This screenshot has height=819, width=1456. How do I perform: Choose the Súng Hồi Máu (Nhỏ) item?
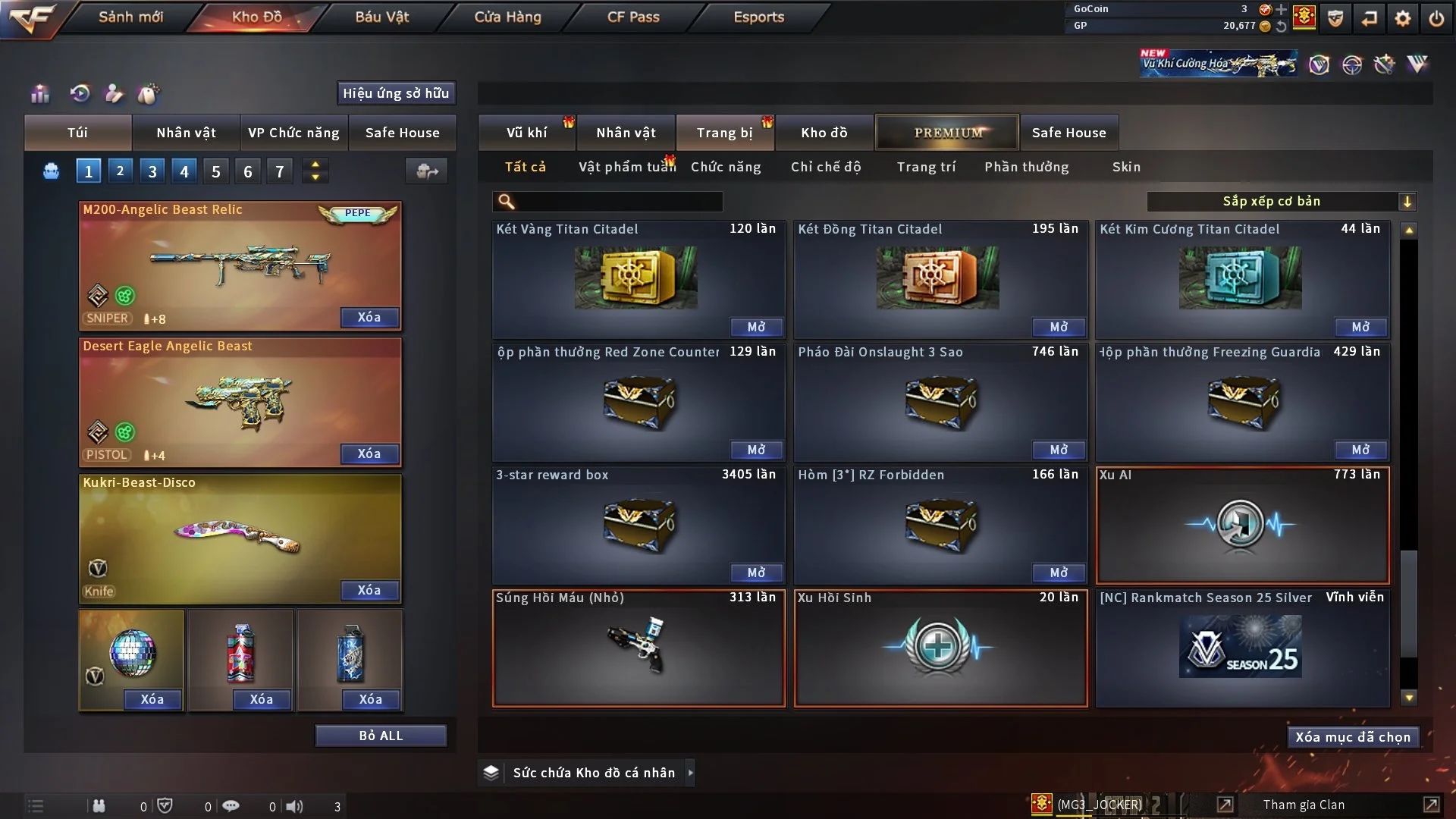[639, 648]
